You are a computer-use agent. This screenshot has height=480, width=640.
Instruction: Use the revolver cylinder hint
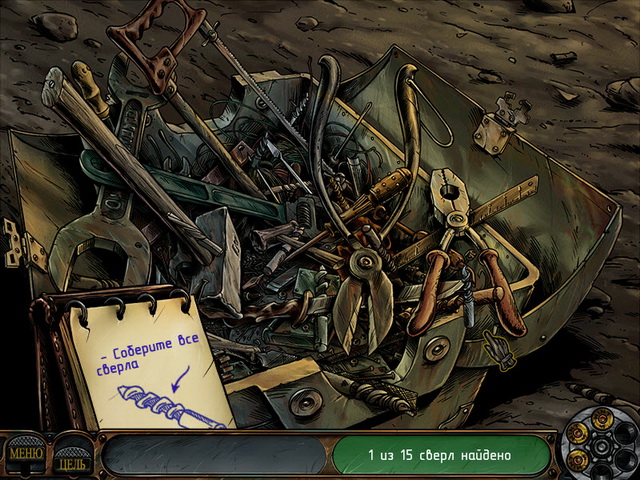pos(598,446)
